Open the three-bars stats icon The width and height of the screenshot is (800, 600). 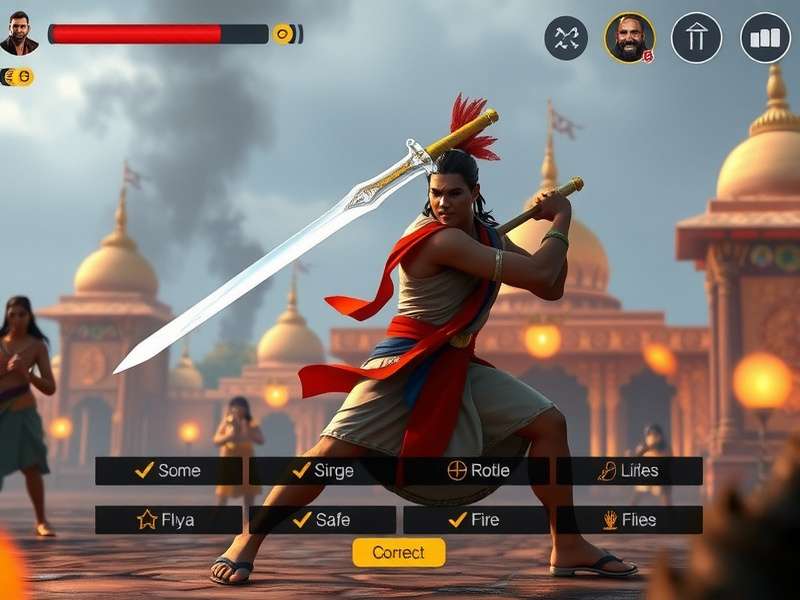(x=765, y=38)
